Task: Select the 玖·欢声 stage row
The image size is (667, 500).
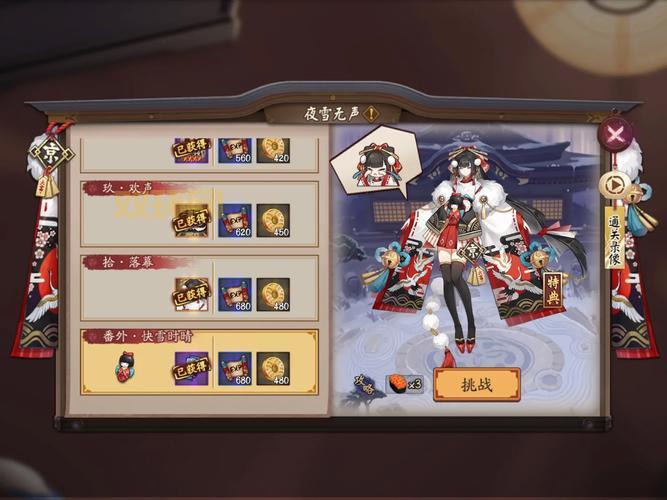Action: tap(198, 212)
